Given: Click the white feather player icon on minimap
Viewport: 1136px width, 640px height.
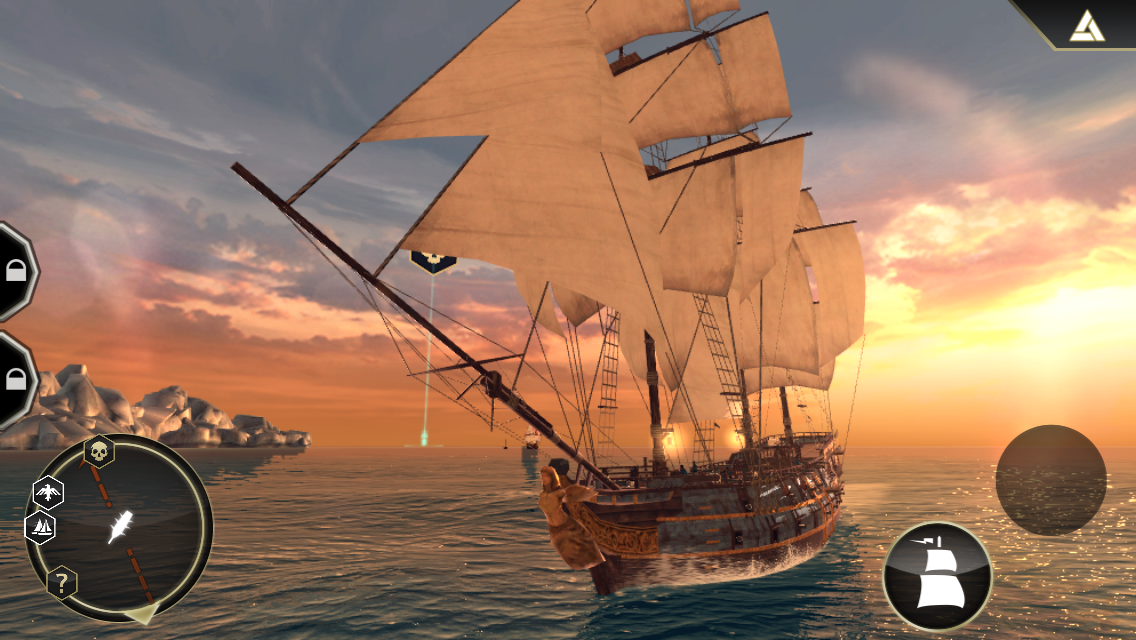Looking at the screenshot, I should point(120,526).
